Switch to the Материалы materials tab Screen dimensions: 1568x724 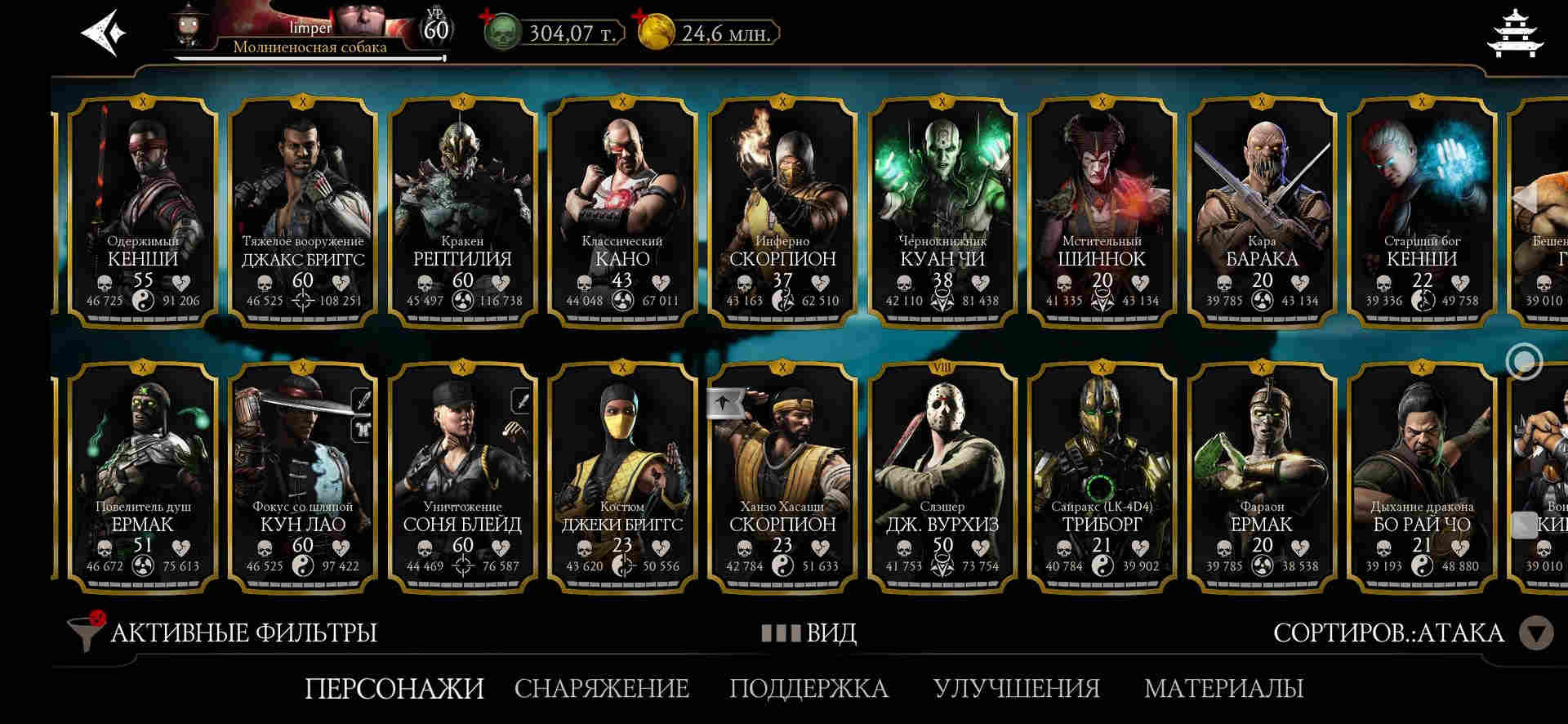click(1223, 688)
